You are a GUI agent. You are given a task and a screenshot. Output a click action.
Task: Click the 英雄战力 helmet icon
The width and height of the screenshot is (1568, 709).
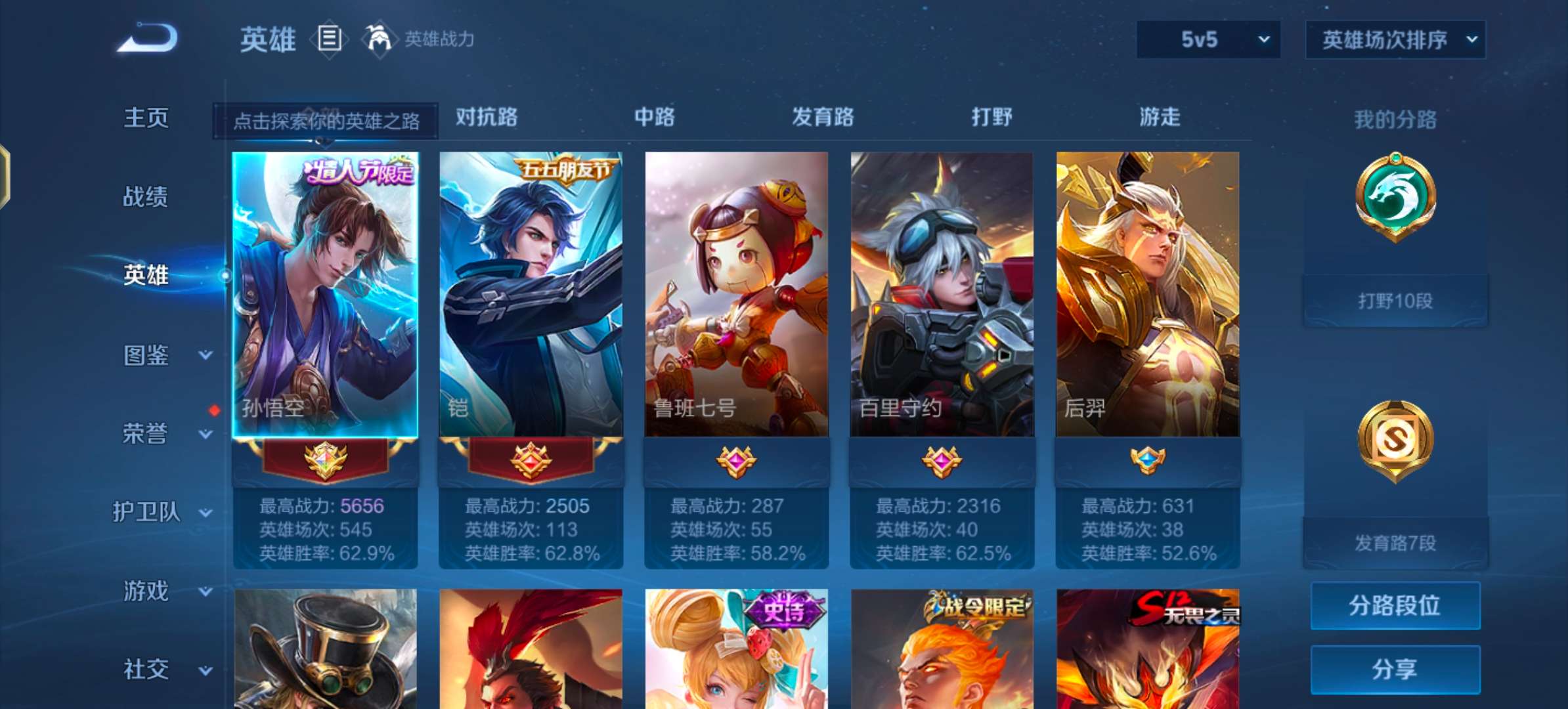click(381, 39)
